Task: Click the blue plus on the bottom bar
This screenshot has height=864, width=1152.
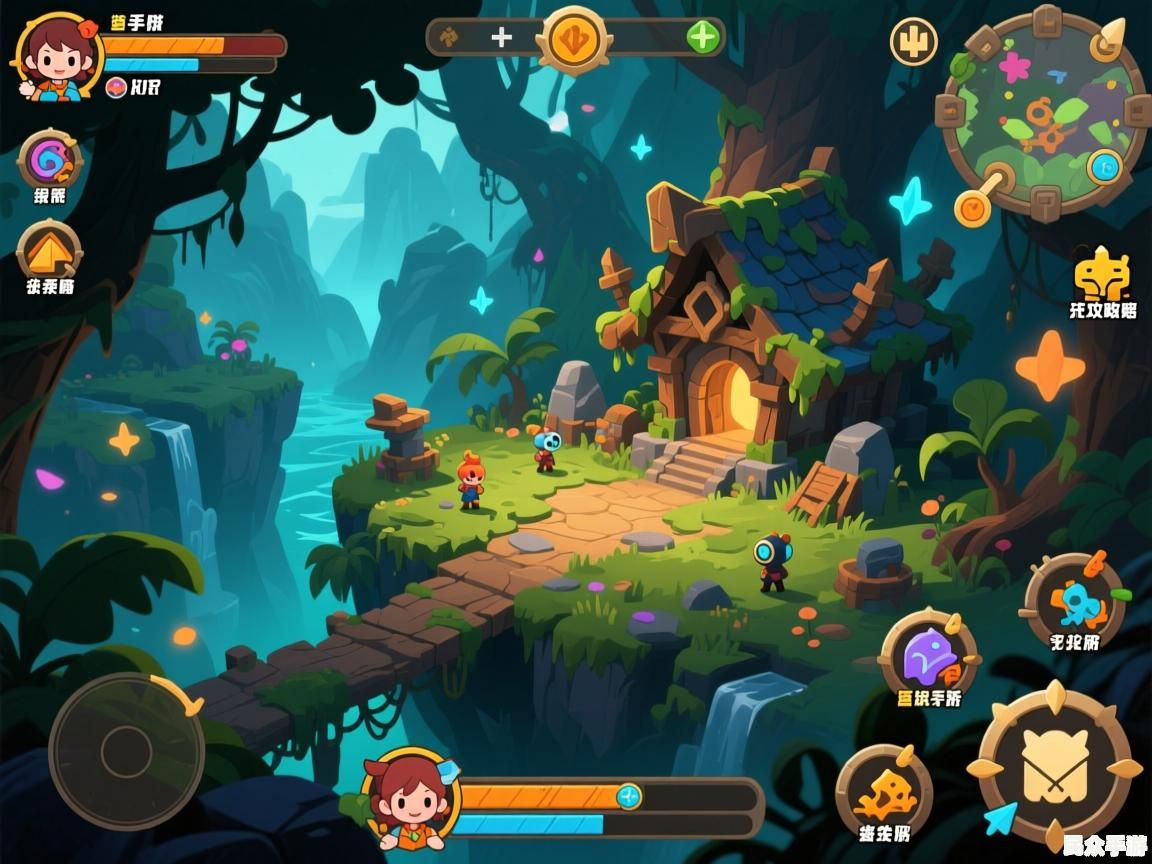Action: [628, 797]
